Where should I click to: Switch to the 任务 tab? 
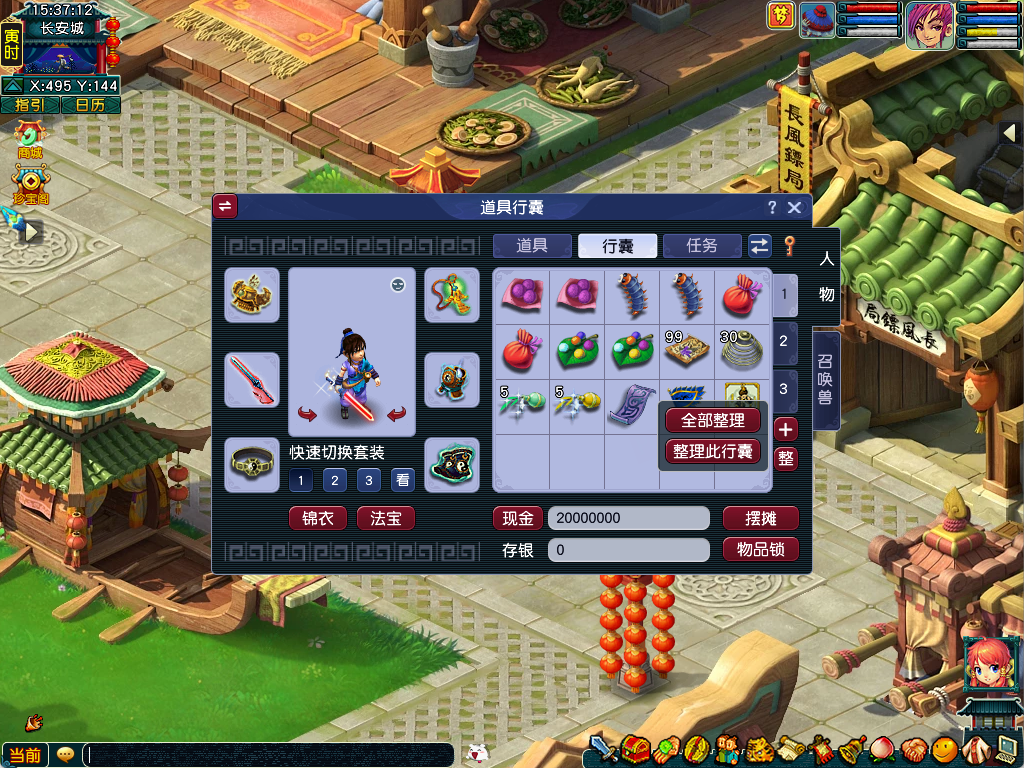(x=702, y=246)
